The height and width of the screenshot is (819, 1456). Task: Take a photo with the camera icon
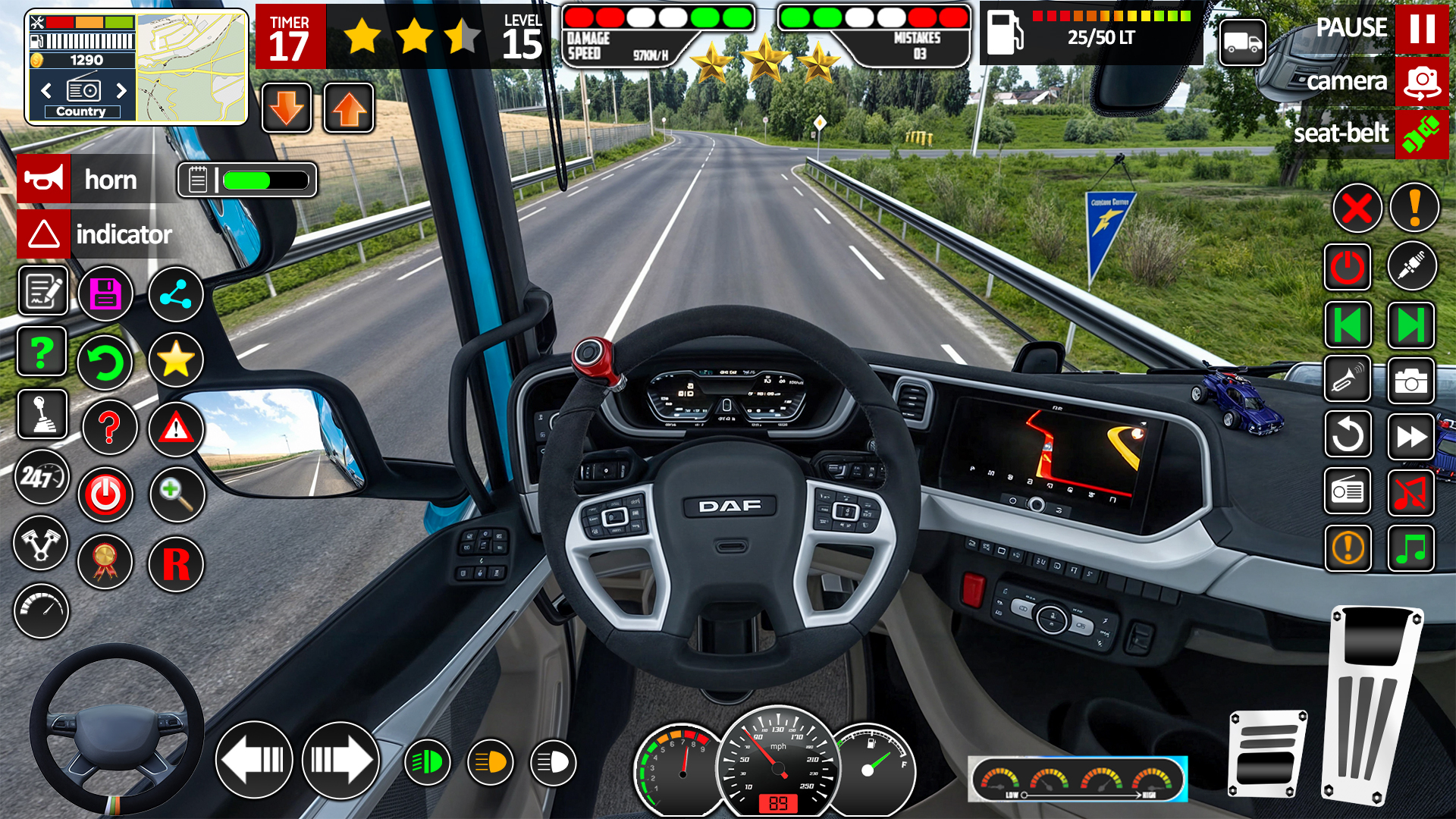click(1410, 382)
